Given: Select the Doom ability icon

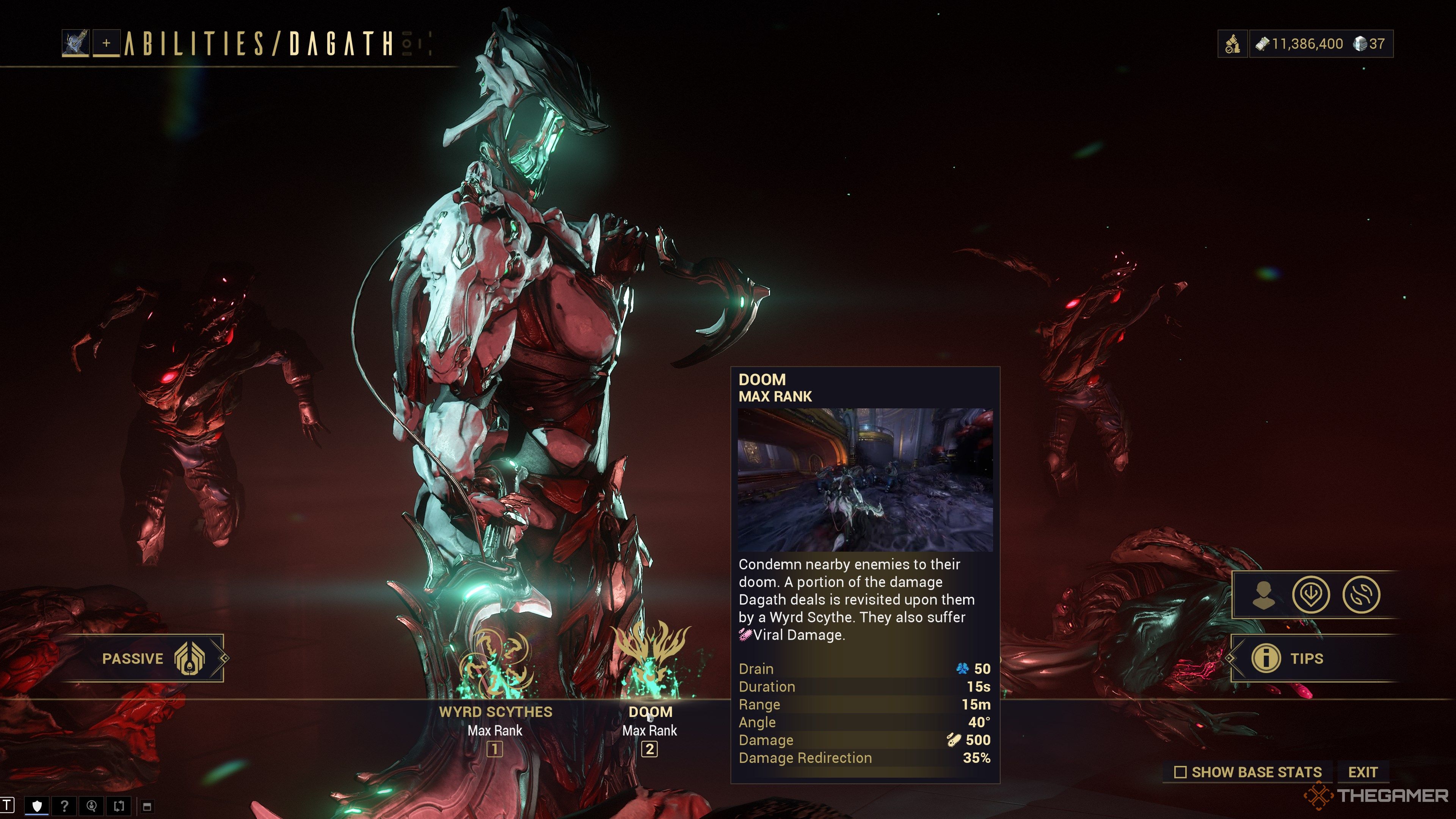Looking at the screenshot, I should [x=650, y=661].
